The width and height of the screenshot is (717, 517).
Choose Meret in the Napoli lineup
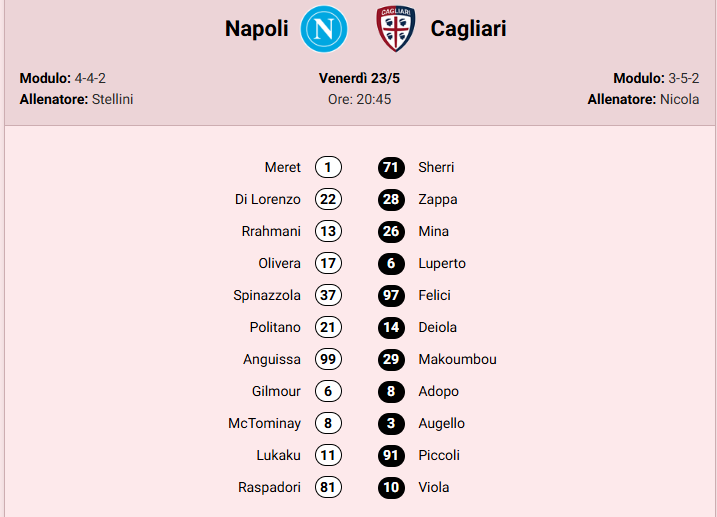pos(282,167)
